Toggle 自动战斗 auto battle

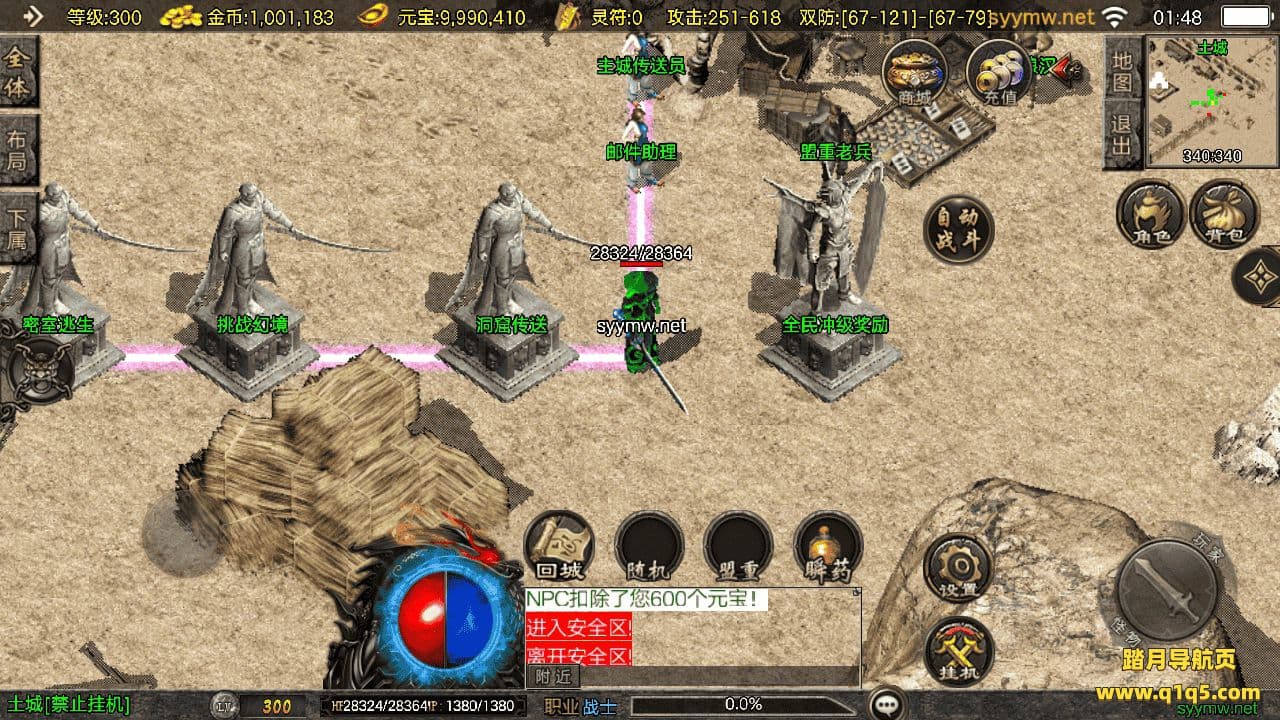[x=958, y=229]
